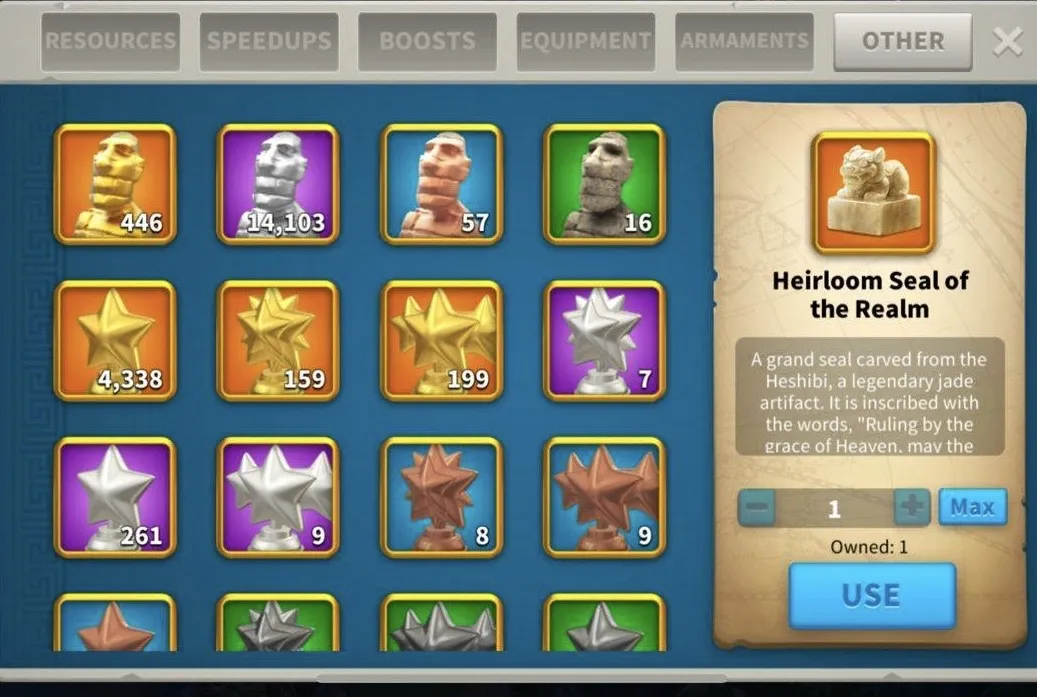Show the Equipment tab
Image resolution: width=1037 pixels, height=697 pixels.
(x=585, y=42)
